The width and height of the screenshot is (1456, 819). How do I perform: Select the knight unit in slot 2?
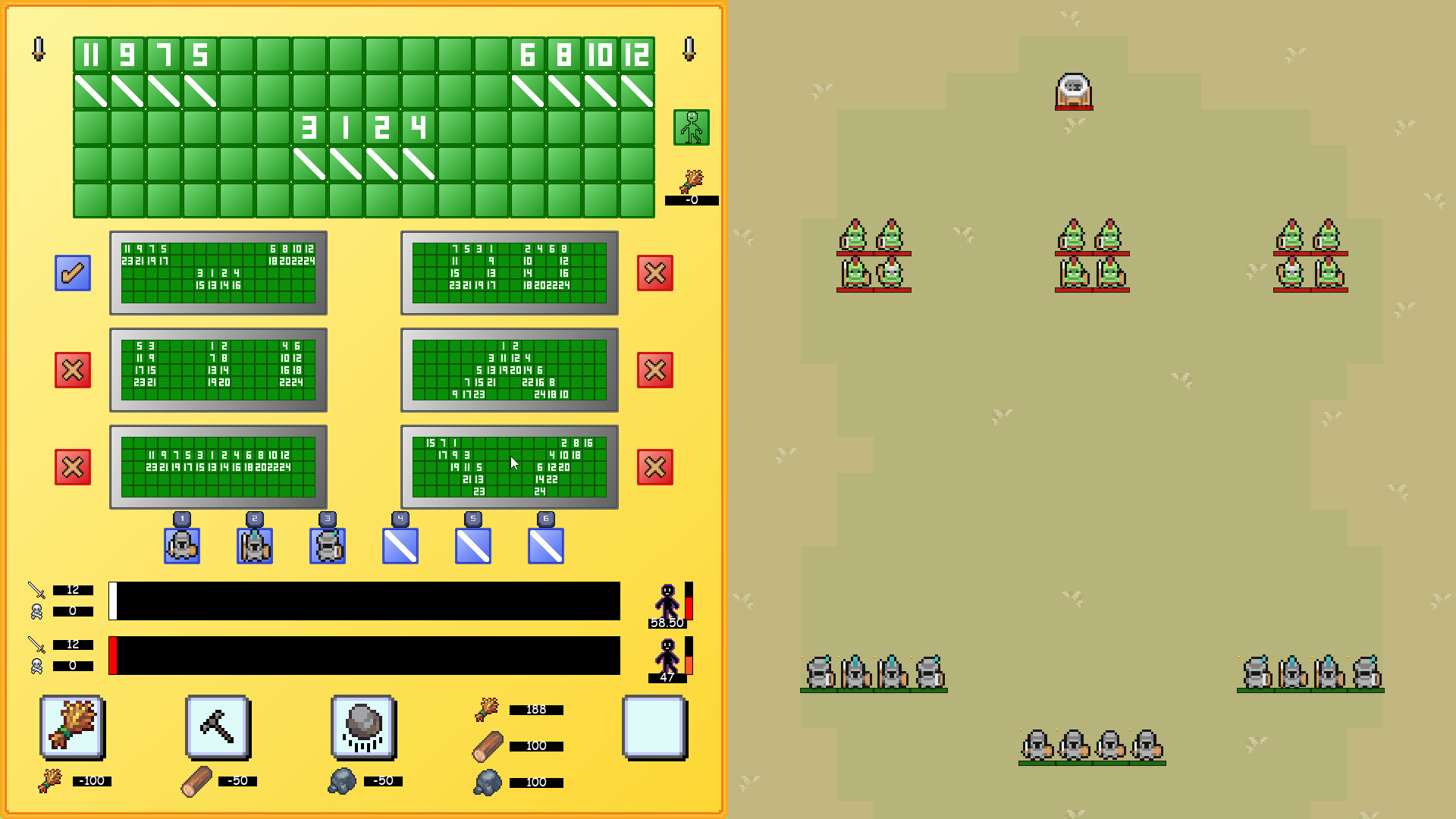coord(254,544)
